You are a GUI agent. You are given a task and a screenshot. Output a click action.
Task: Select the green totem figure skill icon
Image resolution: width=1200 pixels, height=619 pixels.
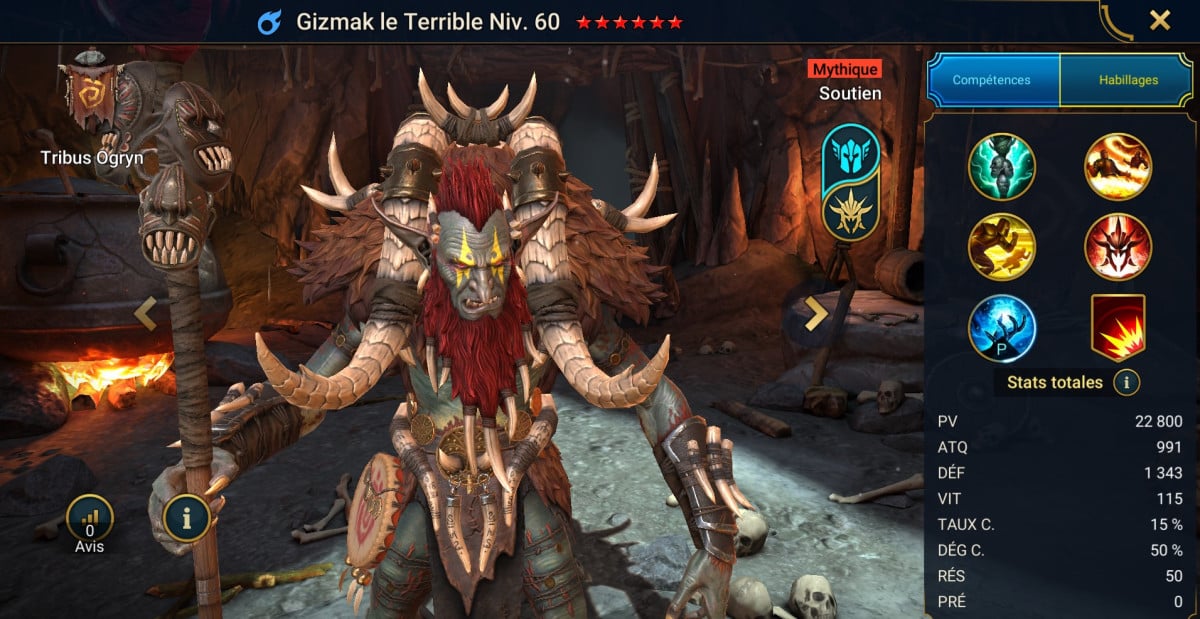click(x=1001, y=167)
